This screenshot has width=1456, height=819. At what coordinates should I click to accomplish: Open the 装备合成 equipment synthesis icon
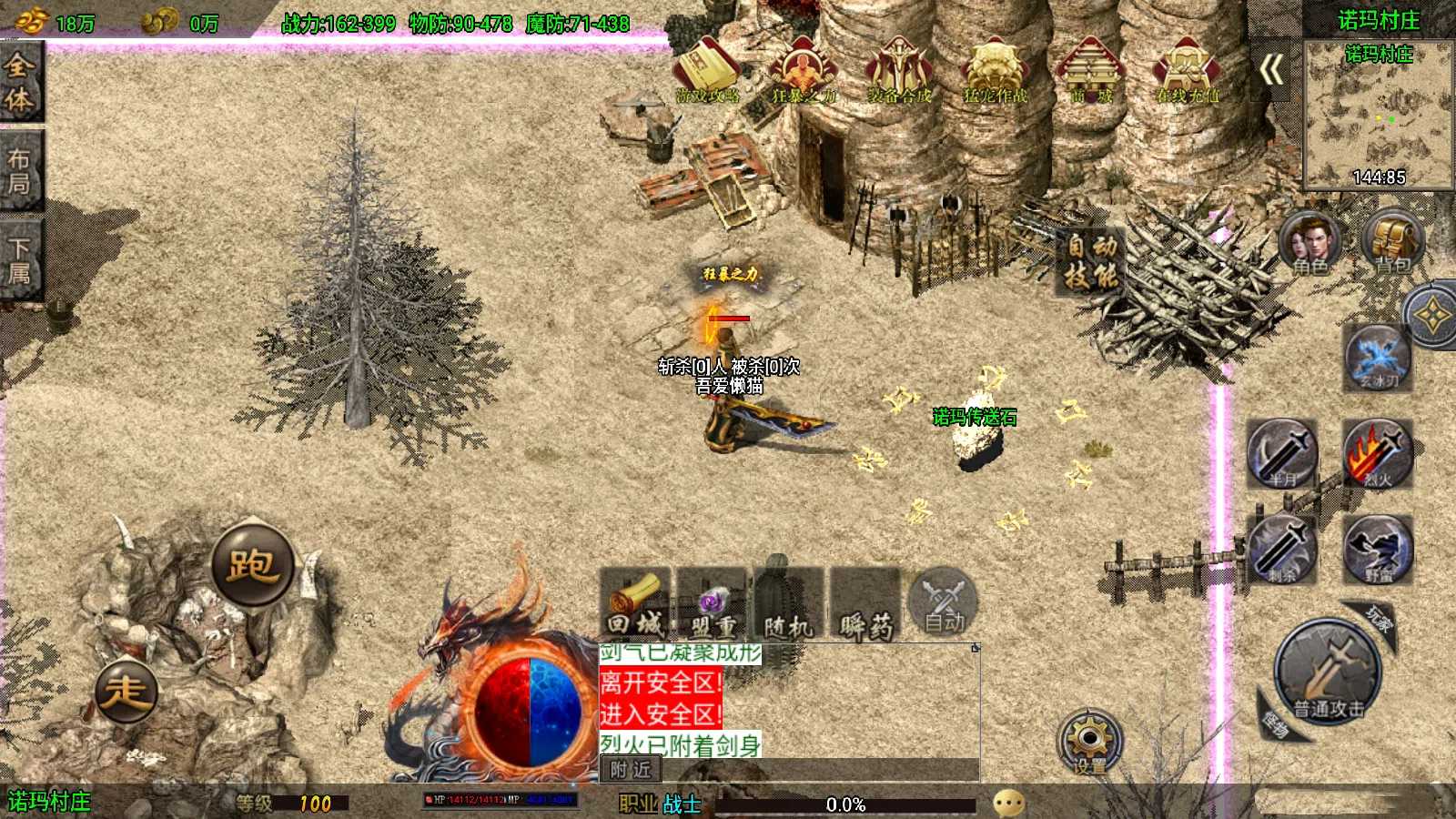[x=899, y=70]
